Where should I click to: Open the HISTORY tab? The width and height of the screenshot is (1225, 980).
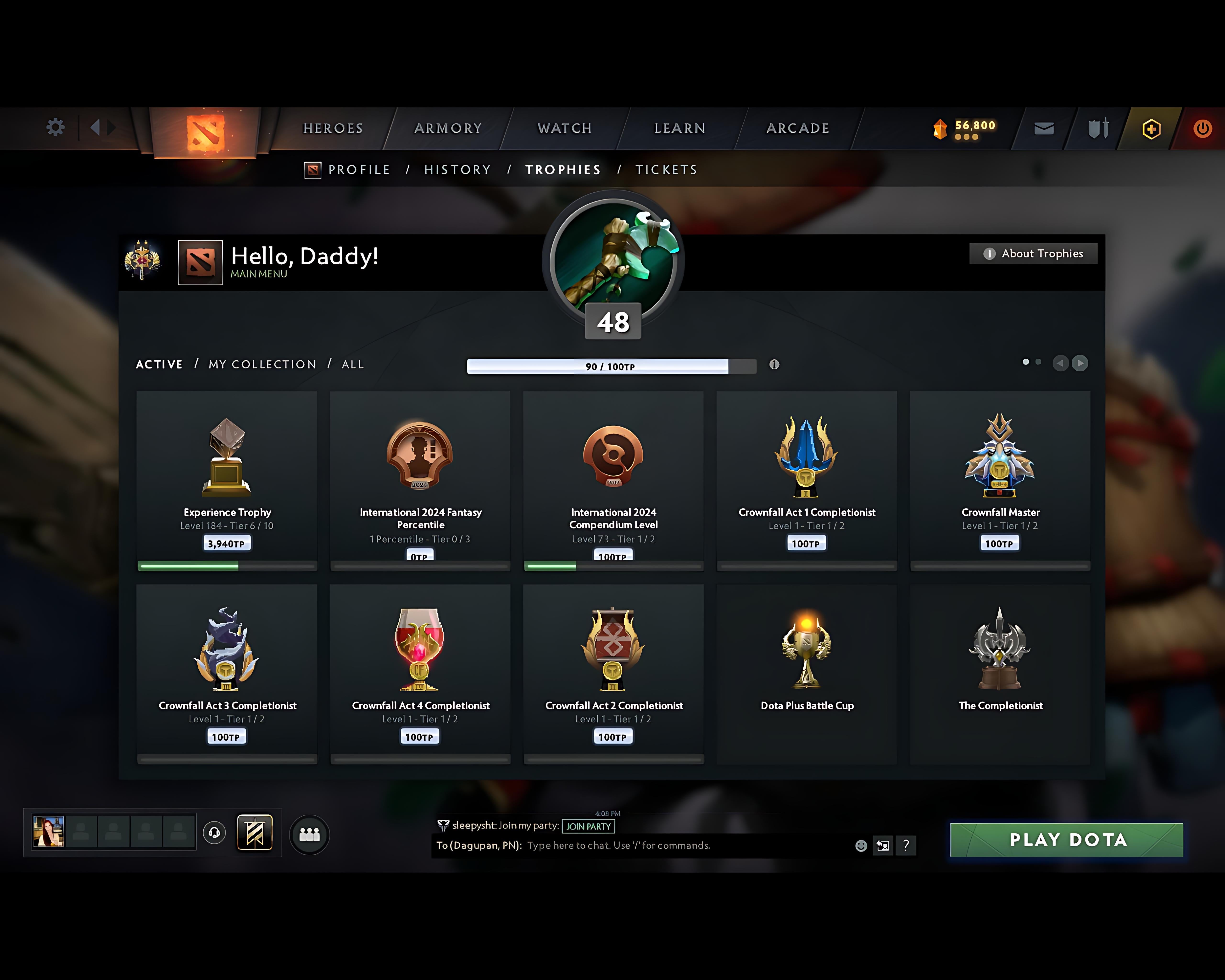click(x=457, y=169)
